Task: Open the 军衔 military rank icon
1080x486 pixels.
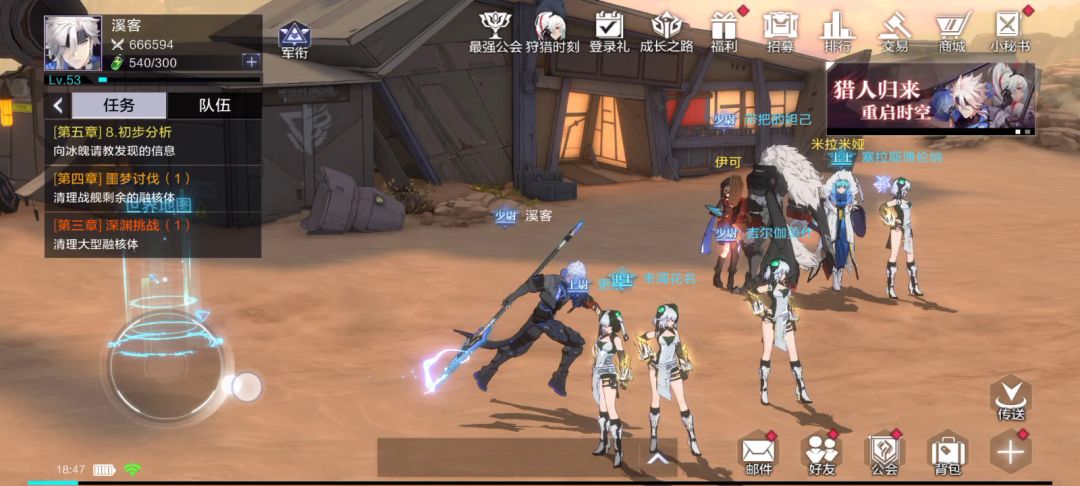Action: [x=293, y=39]
